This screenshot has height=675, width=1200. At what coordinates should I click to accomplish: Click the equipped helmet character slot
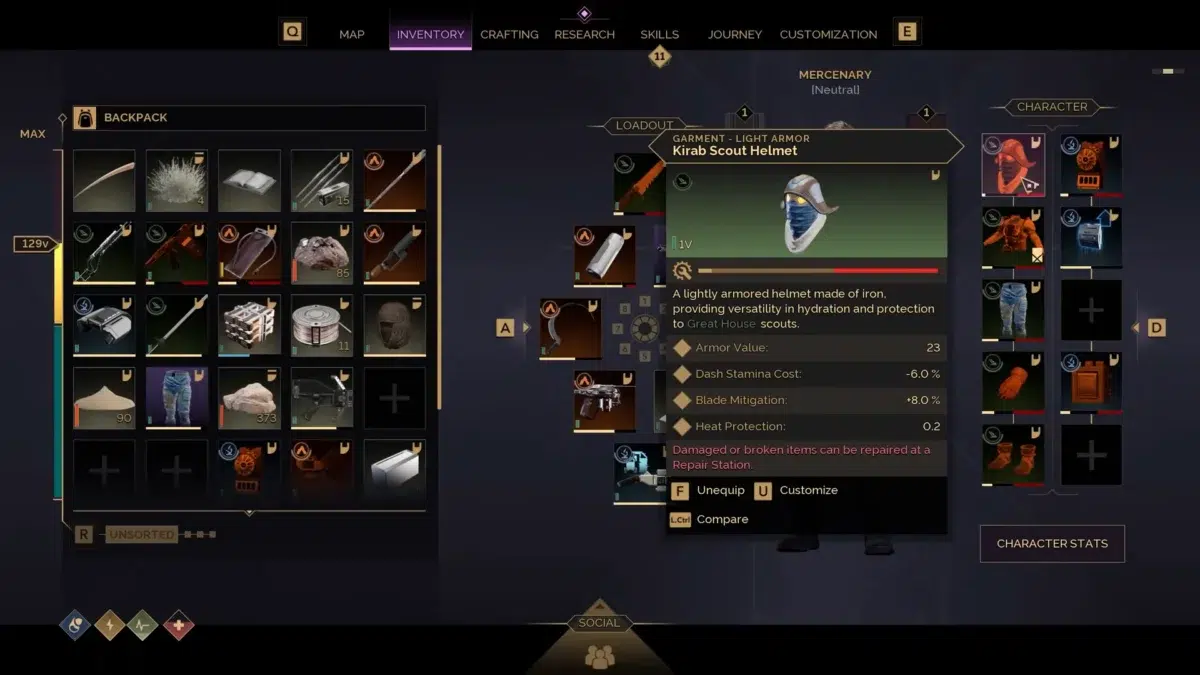[x=1013, y=165]
